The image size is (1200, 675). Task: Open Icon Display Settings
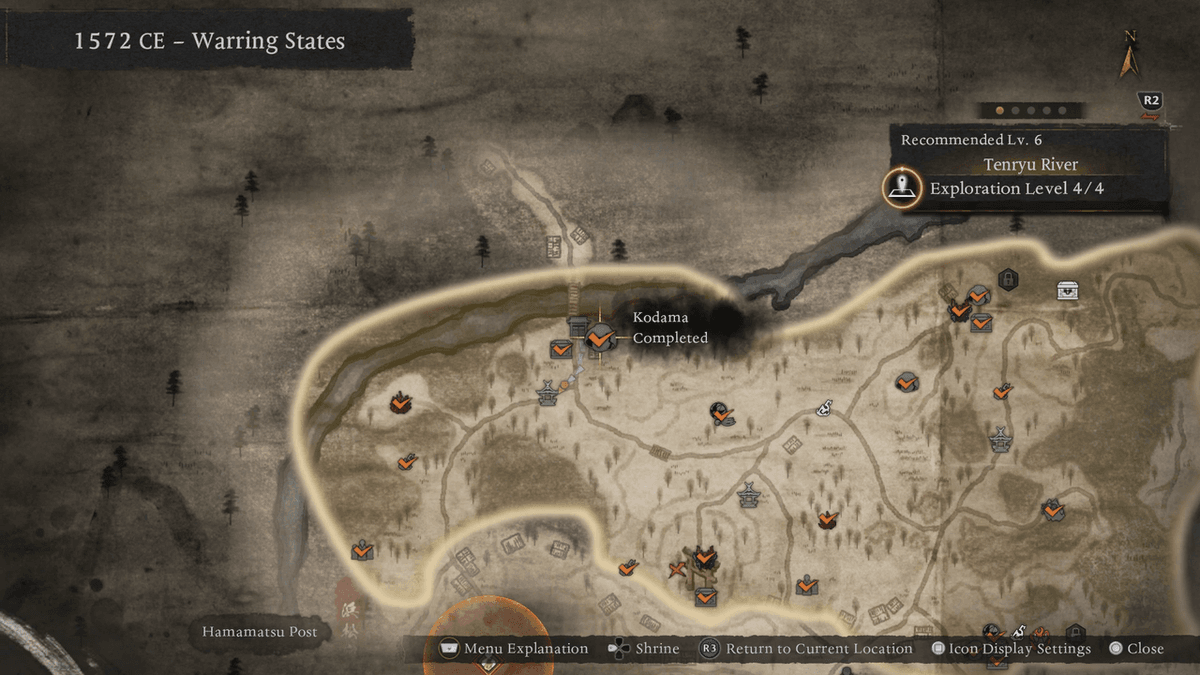(1011, 649)
